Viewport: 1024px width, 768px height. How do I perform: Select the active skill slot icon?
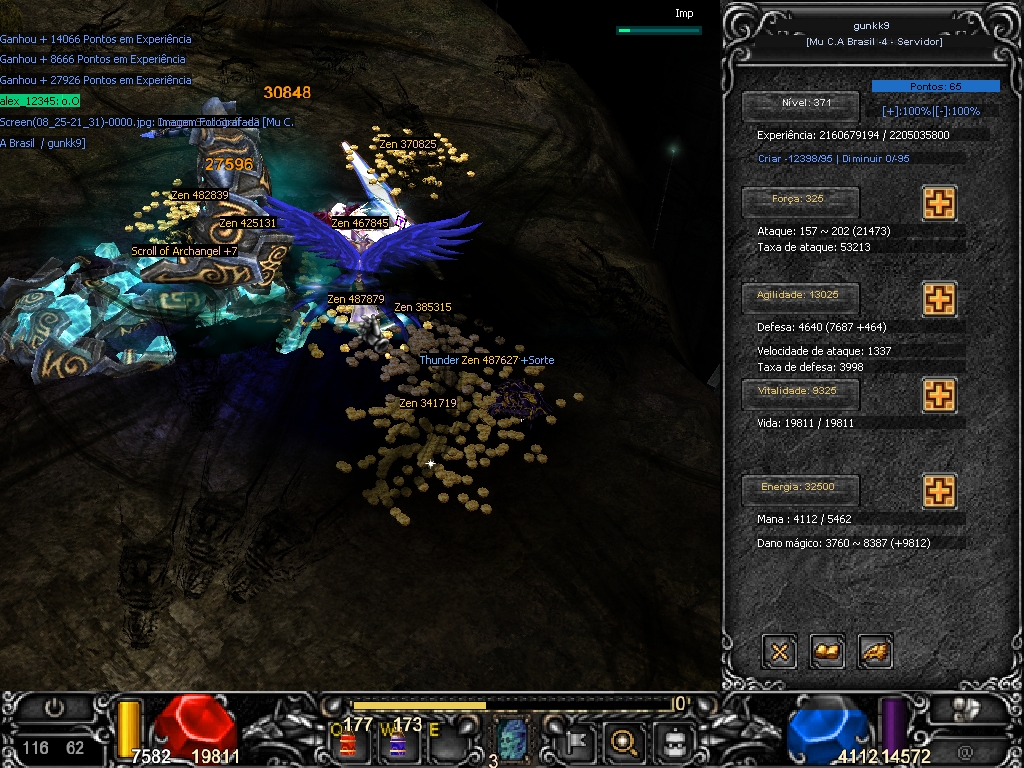click(512, 741)
